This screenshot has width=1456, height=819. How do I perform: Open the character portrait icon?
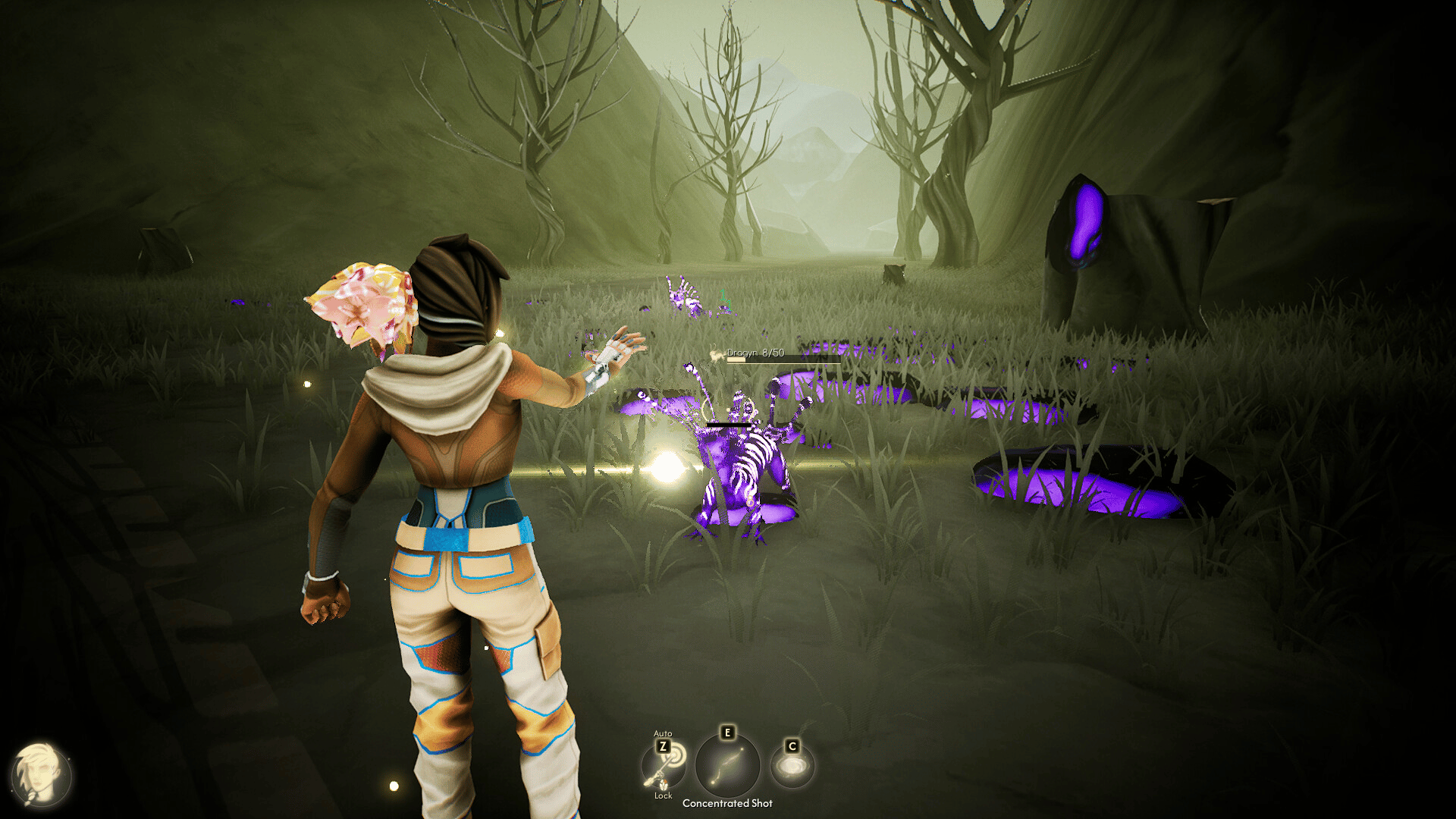(x=41, y=776)
